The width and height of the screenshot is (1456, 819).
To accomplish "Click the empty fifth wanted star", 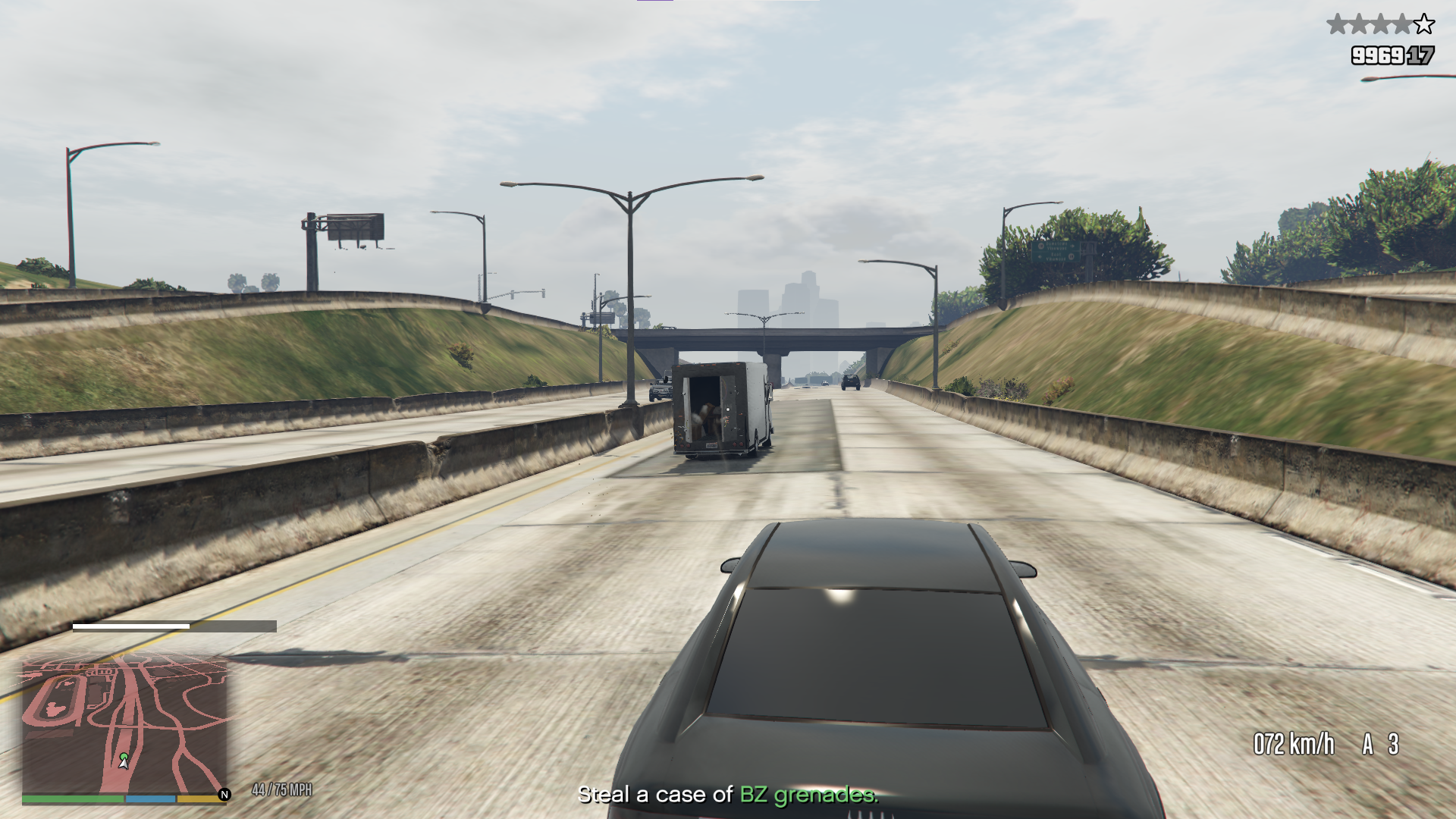I will 1424,25.
